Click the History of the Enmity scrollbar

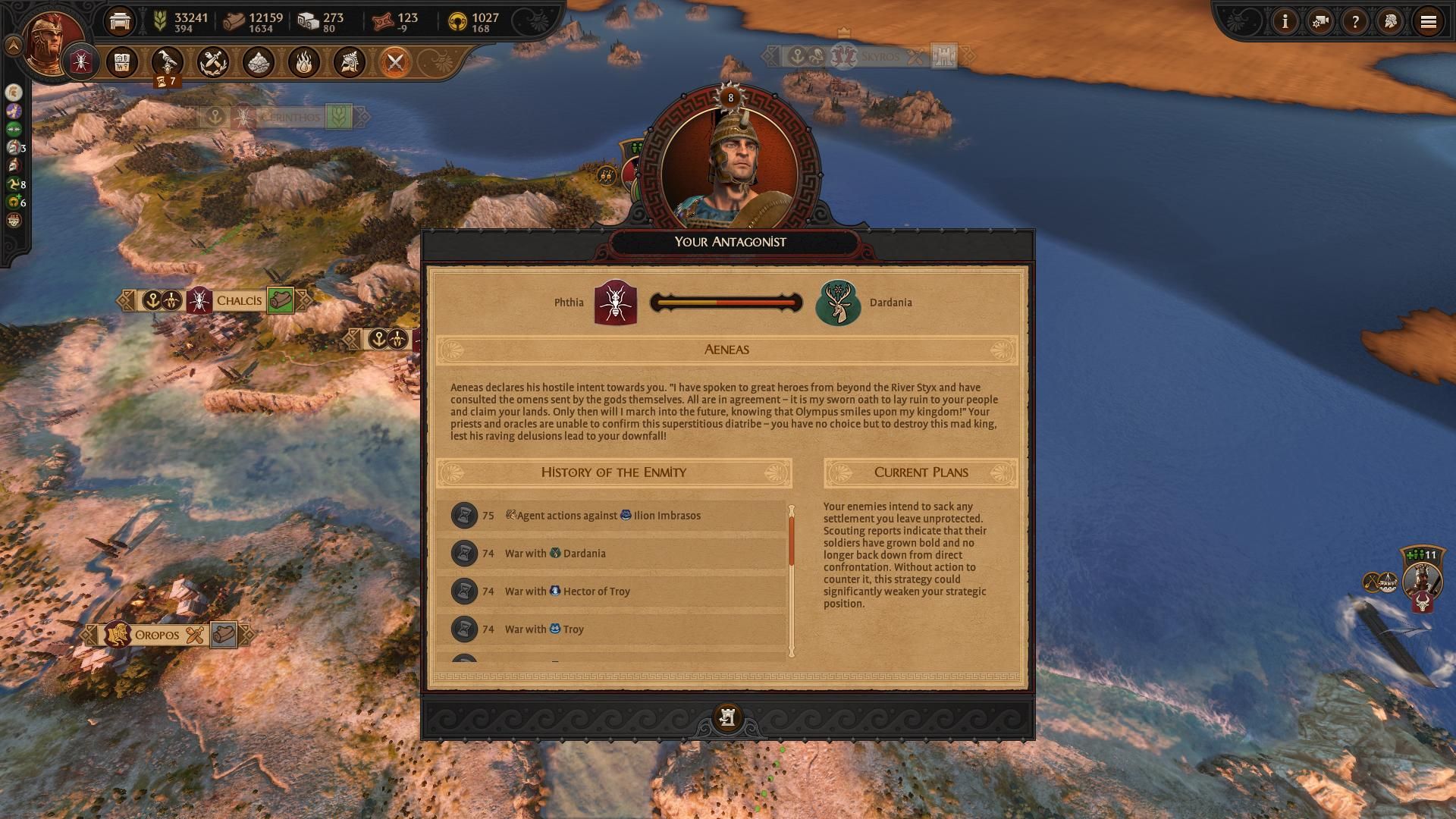[x=792, y=580]
